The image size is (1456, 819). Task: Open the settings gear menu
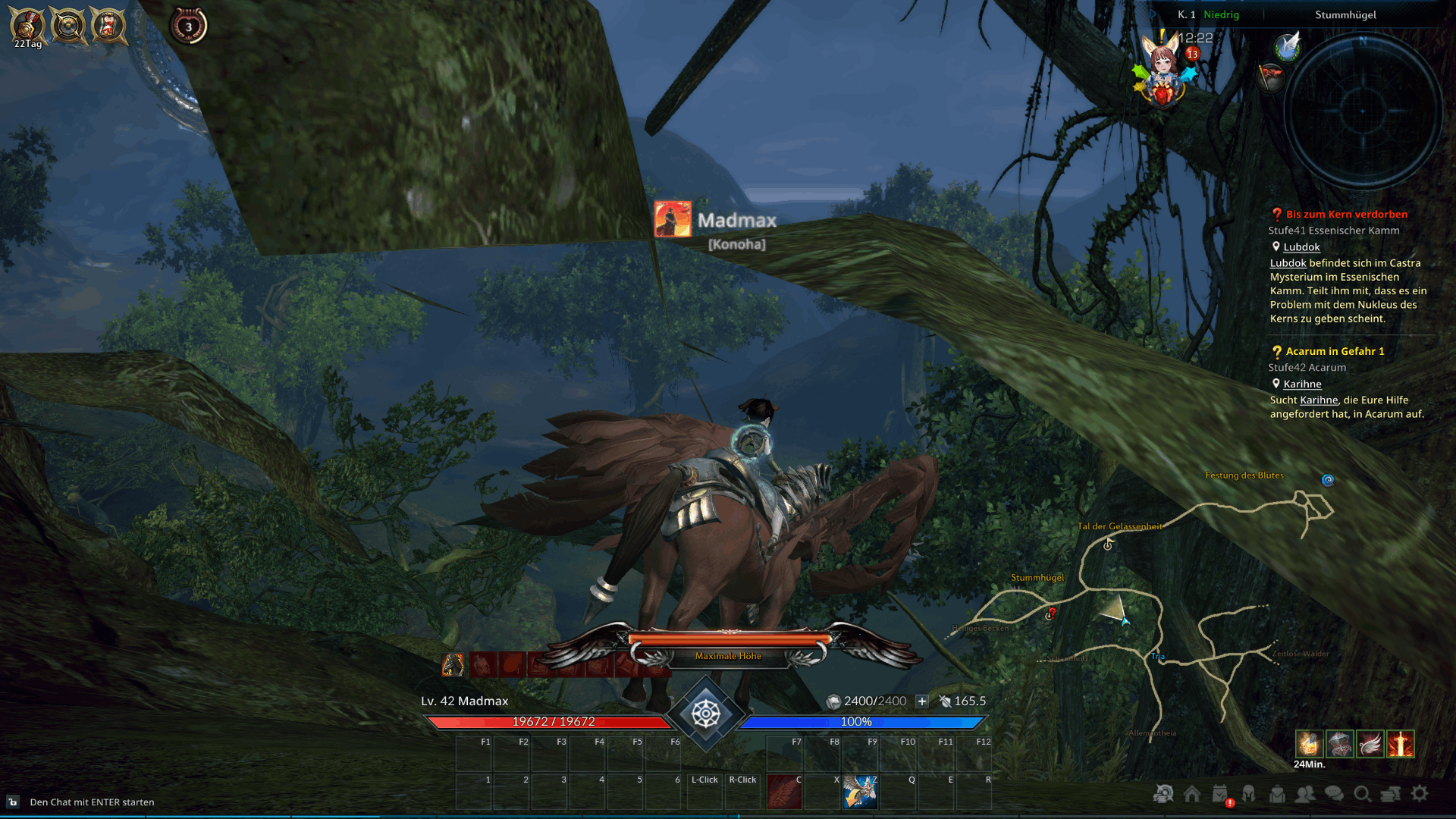point(1420,793)
